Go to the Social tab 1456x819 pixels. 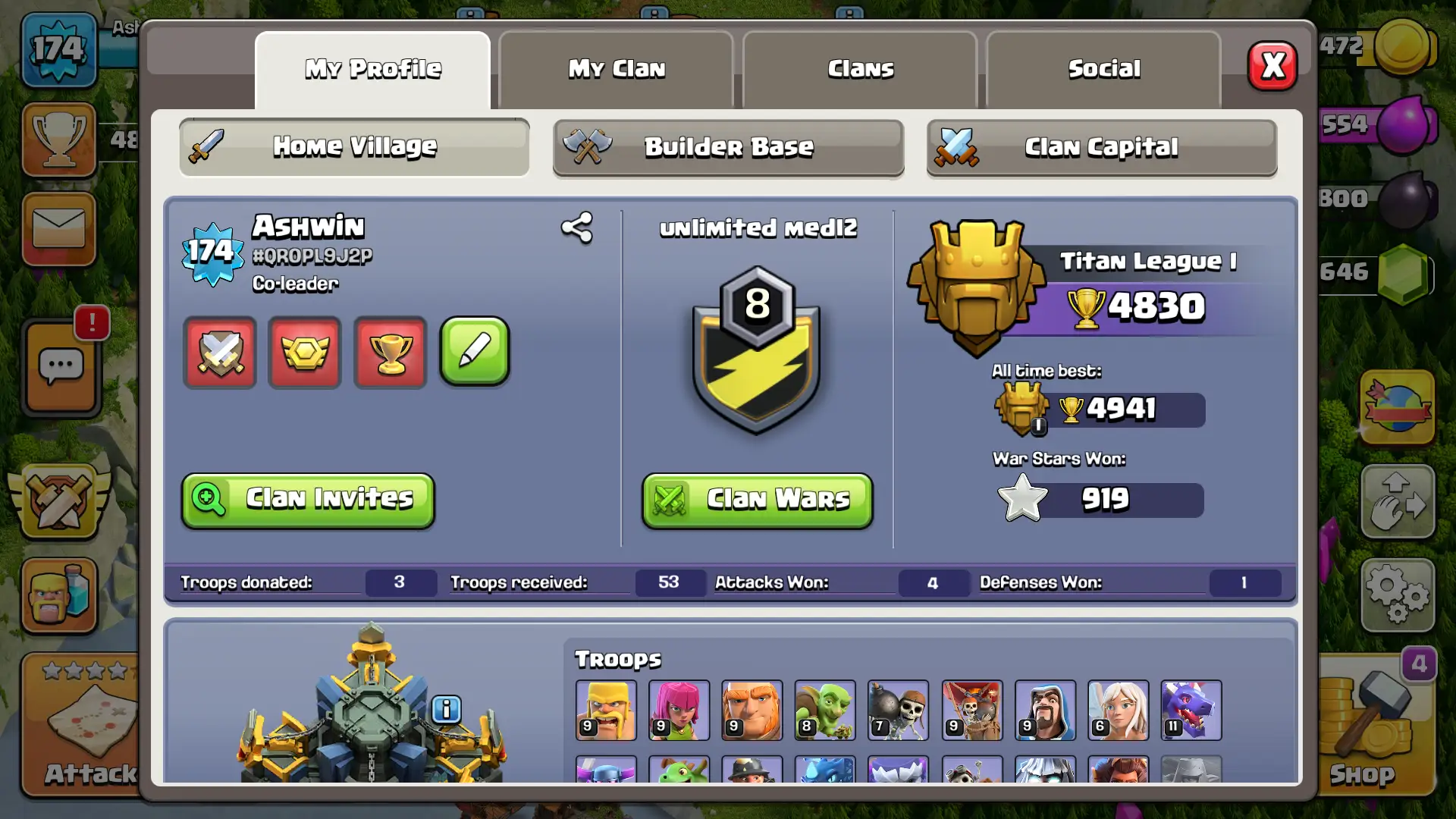coord(1103,69)
